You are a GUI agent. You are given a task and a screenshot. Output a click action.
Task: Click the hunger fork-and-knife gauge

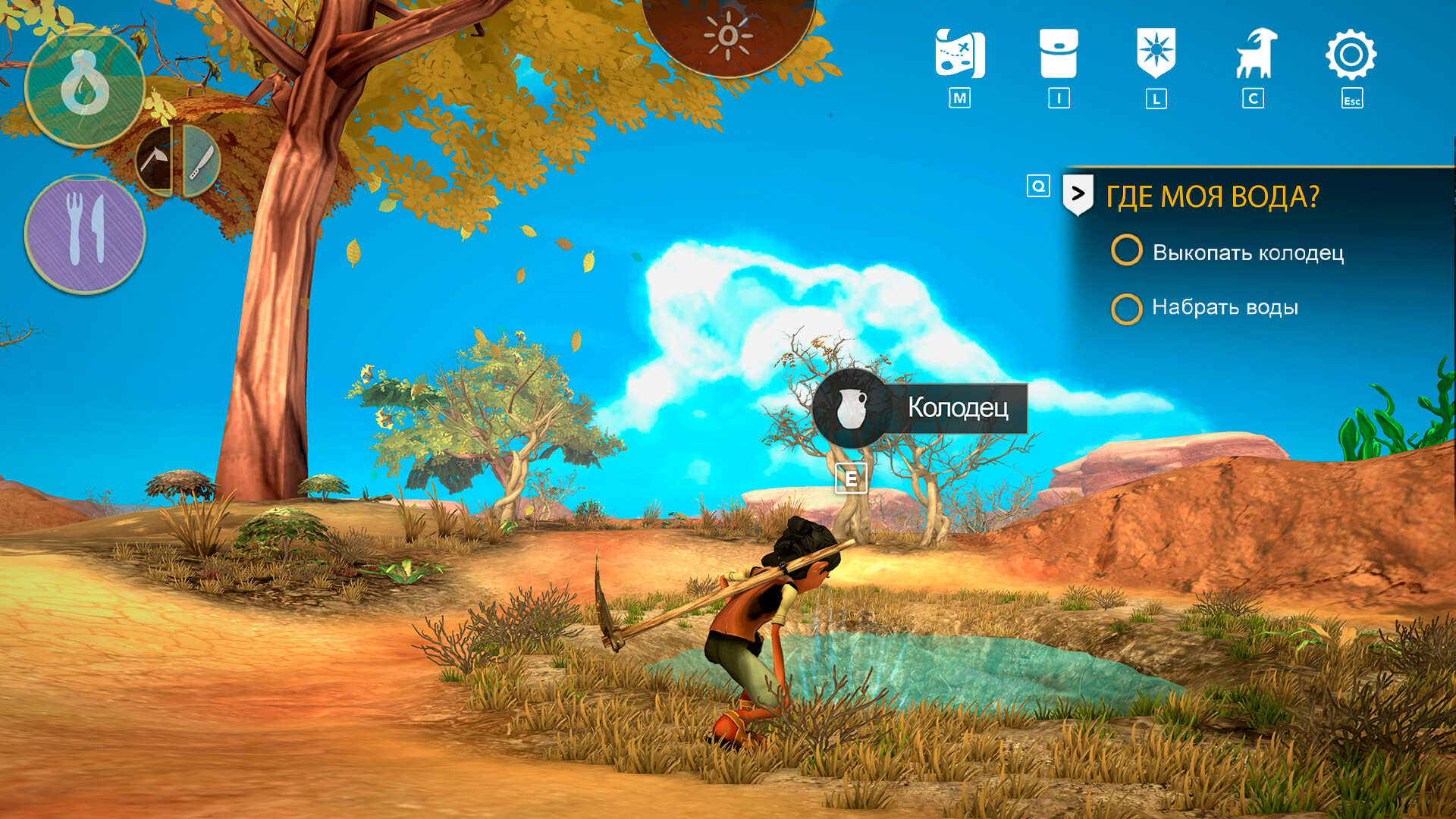tap(86, 231)
